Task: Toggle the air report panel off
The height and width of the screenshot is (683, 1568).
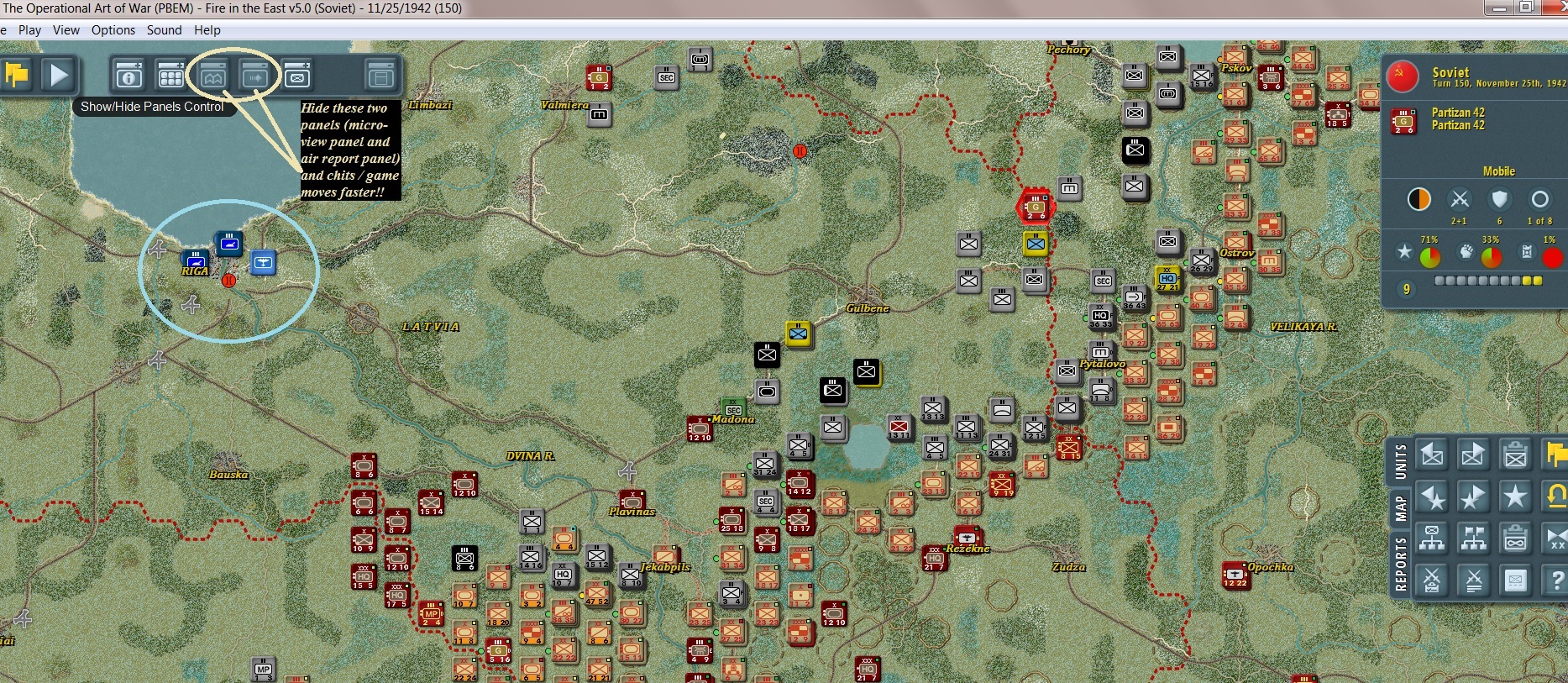Action: click(256, 75)
